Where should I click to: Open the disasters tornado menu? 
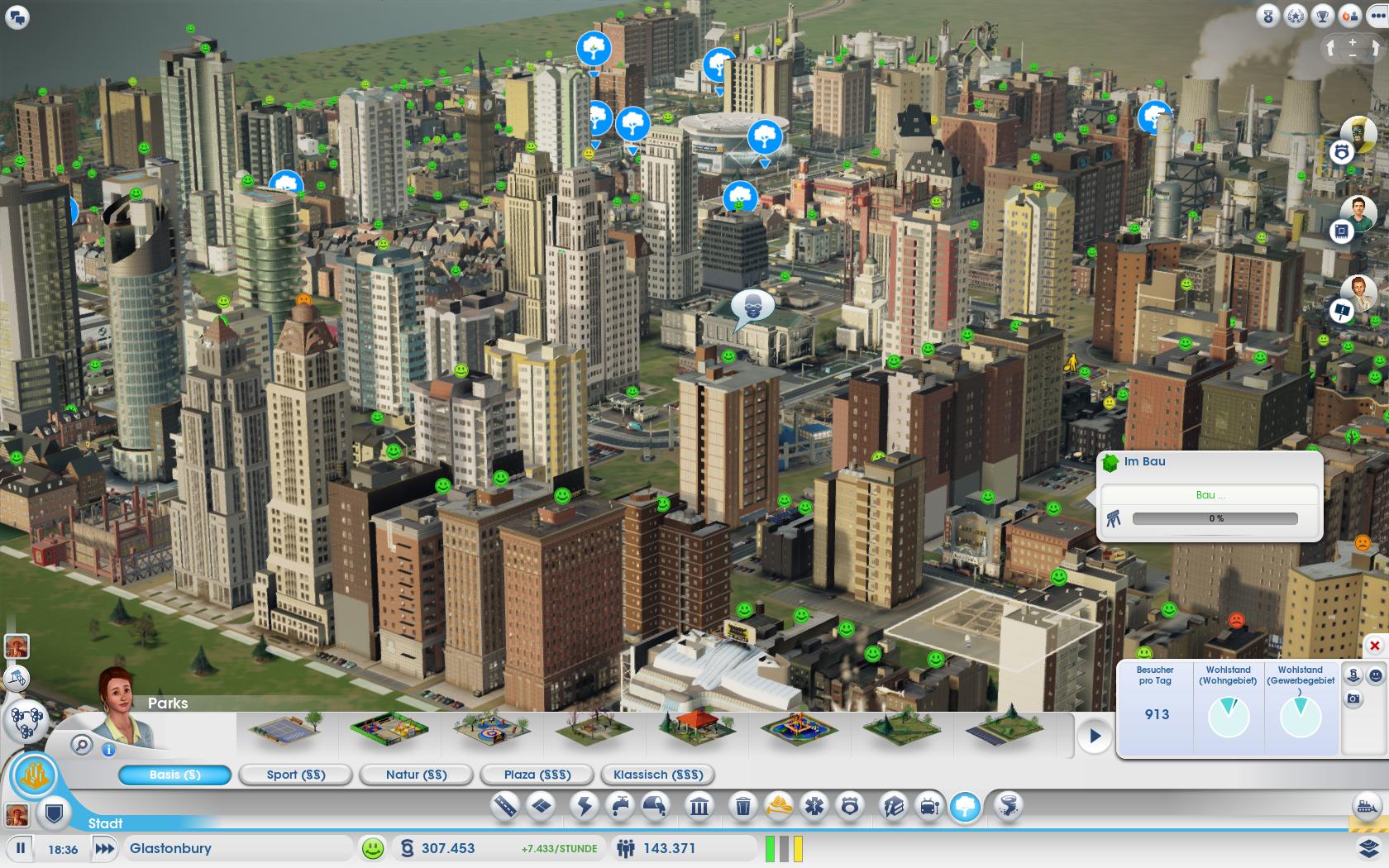click(x=1009, y=806)
